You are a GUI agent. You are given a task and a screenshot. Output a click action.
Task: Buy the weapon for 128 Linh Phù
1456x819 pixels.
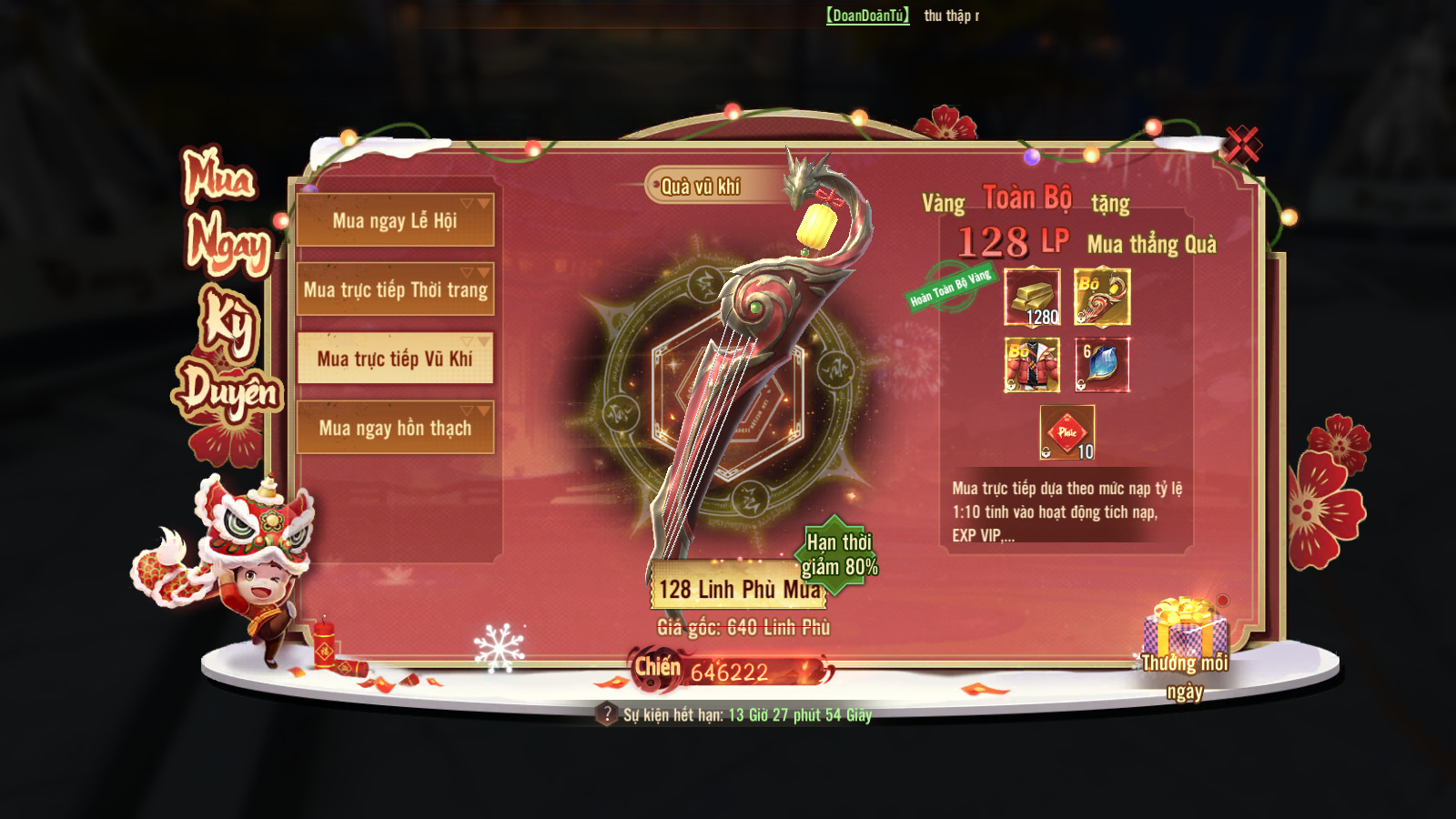coord(738,589)
